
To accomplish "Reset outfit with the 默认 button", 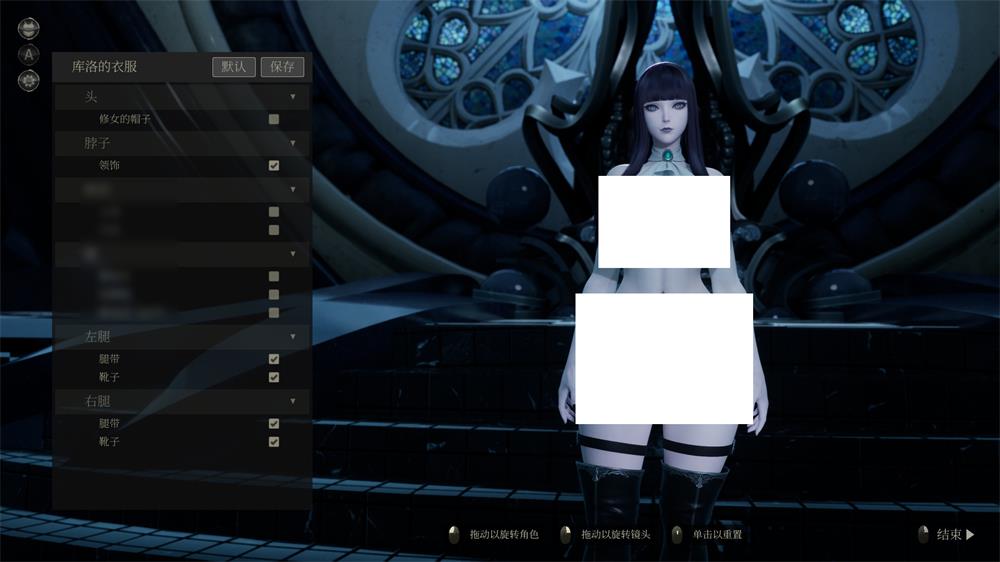I will [x=234, y=67].
